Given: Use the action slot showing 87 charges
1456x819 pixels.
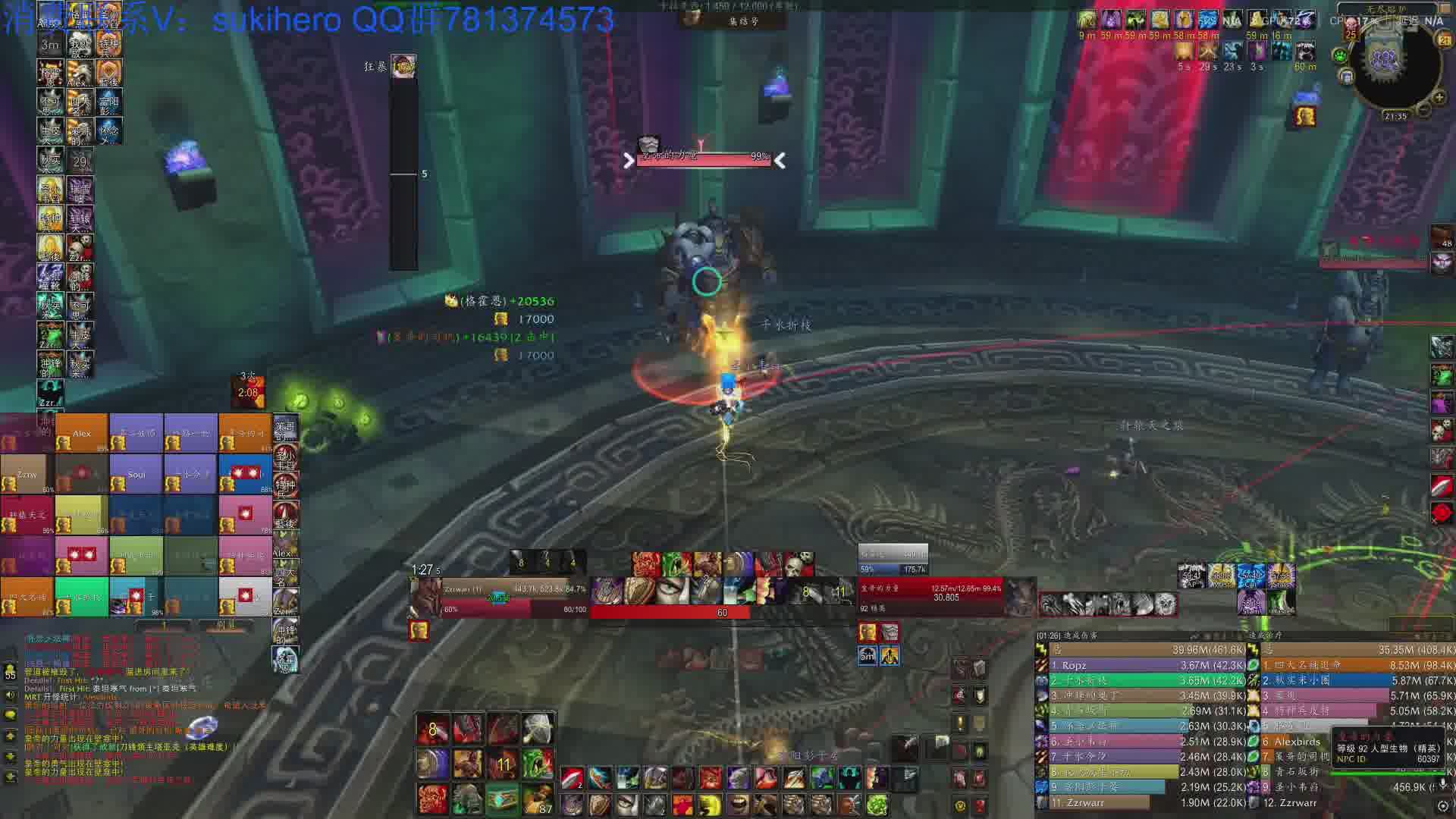Looking at the screenshot, I should pyautogui.click(x=538, y=799).
